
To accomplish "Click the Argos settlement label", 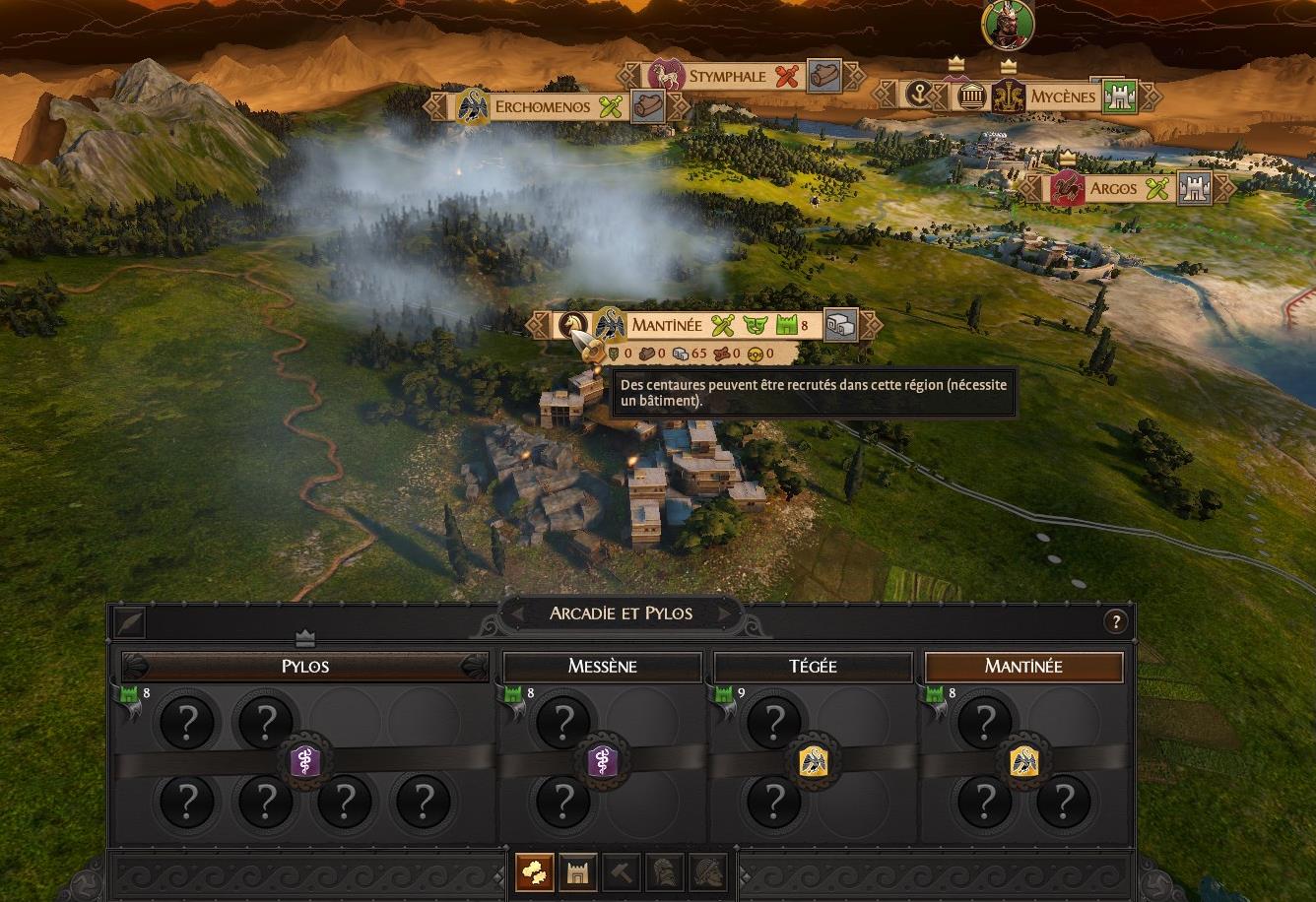I will tap(1113, 188).
